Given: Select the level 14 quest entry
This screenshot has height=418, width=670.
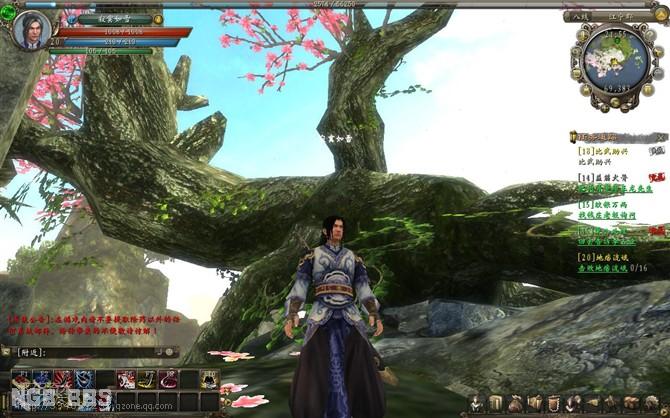Looking at the screenshot, I should [x=606, y=177].
